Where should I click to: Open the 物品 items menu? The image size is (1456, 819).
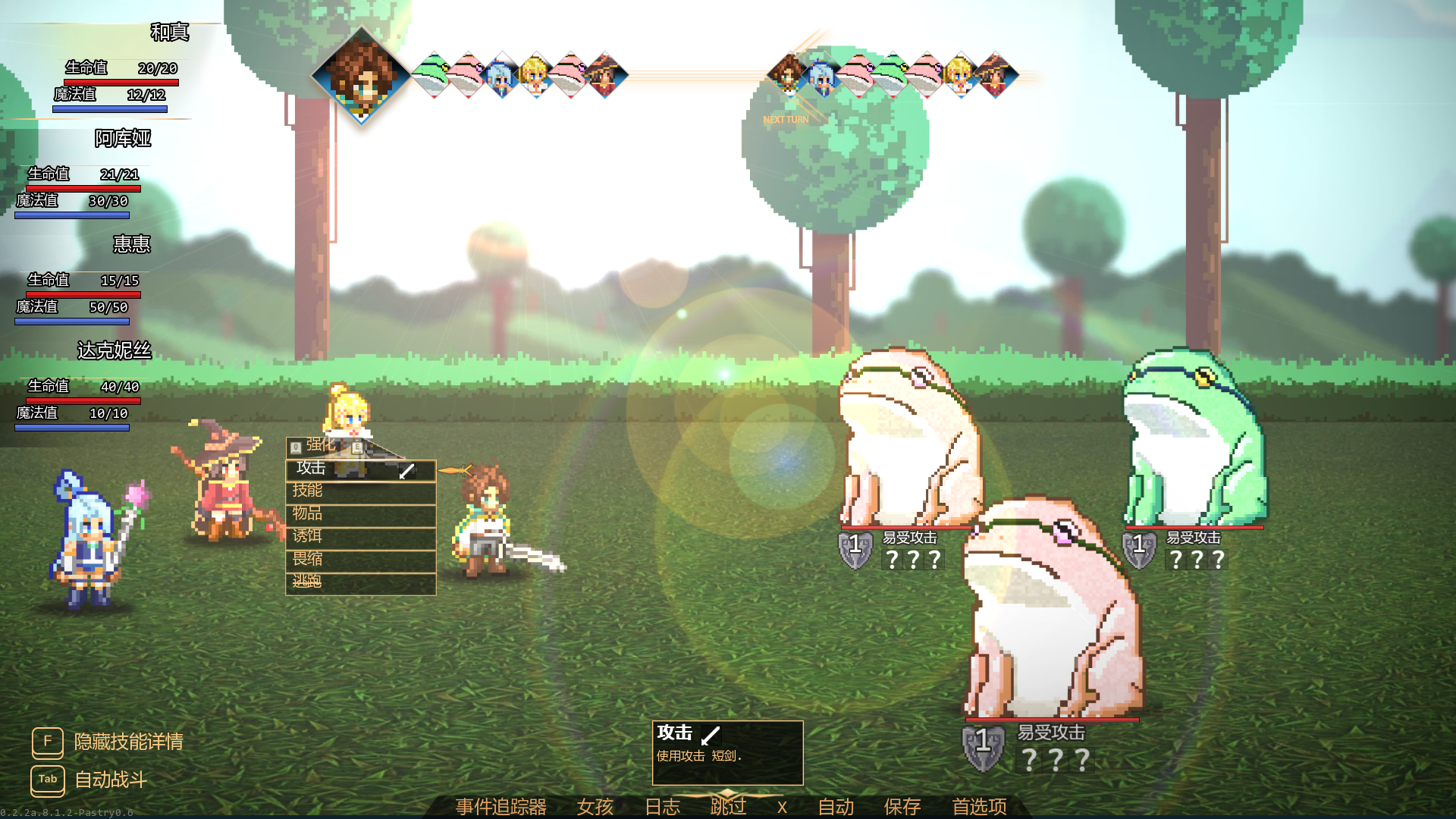[360, 514]
